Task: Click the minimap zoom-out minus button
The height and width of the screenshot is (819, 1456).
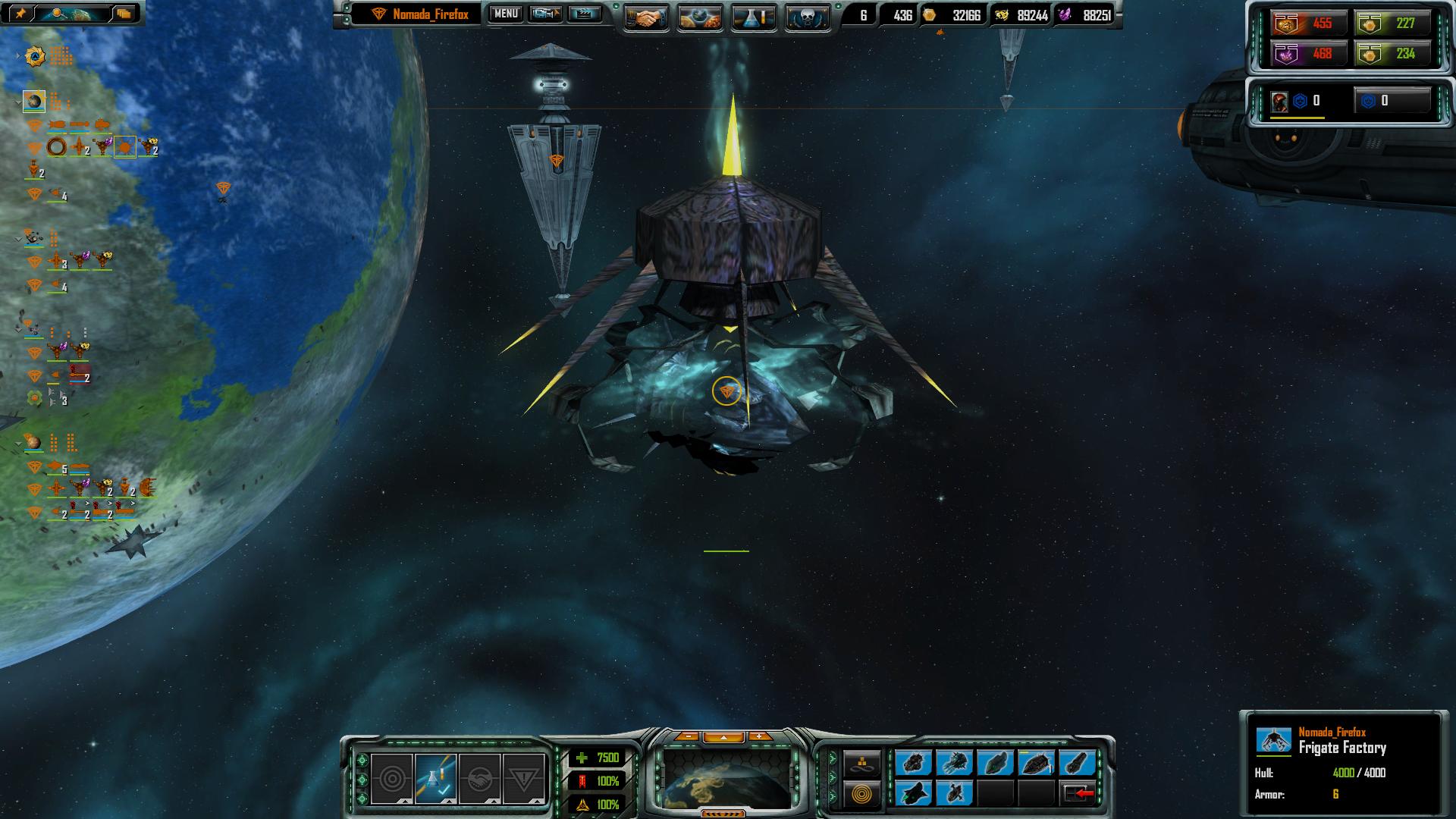Action: (x=688, y=736)
